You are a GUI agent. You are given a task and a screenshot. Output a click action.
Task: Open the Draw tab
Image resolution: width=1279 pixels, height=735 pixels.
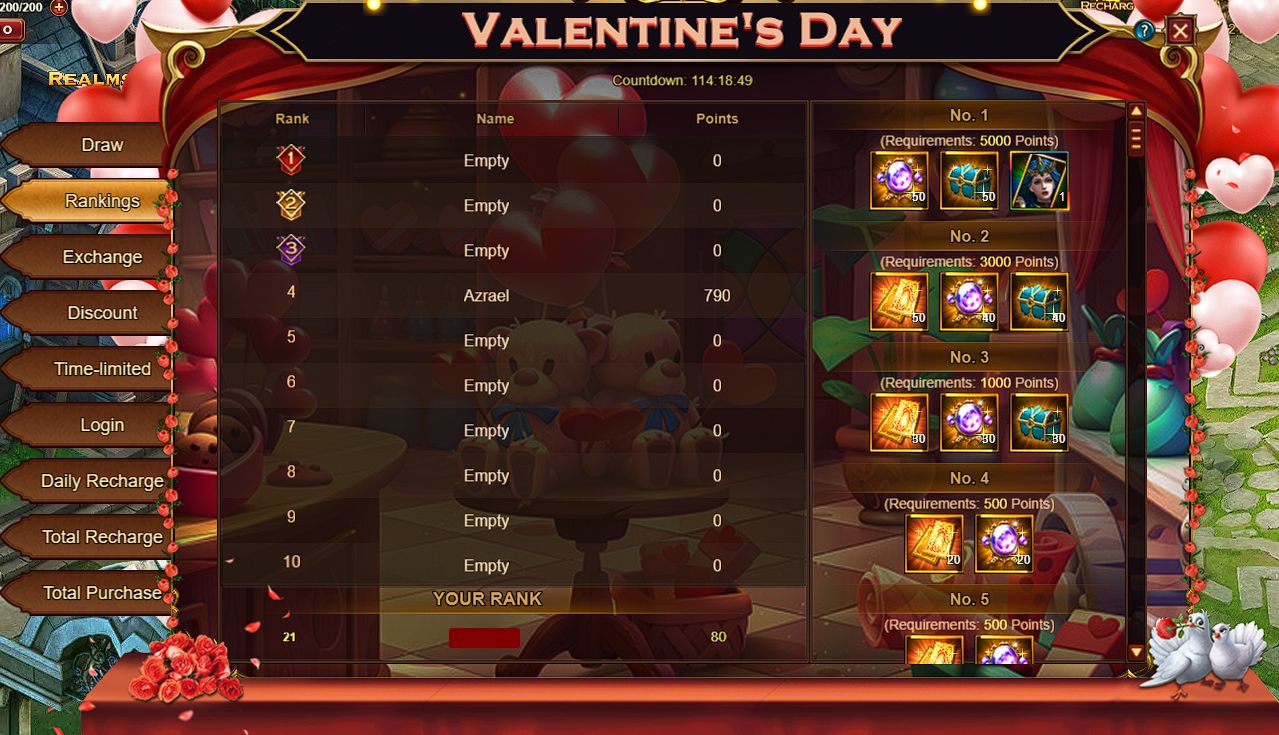coord(101,145)
